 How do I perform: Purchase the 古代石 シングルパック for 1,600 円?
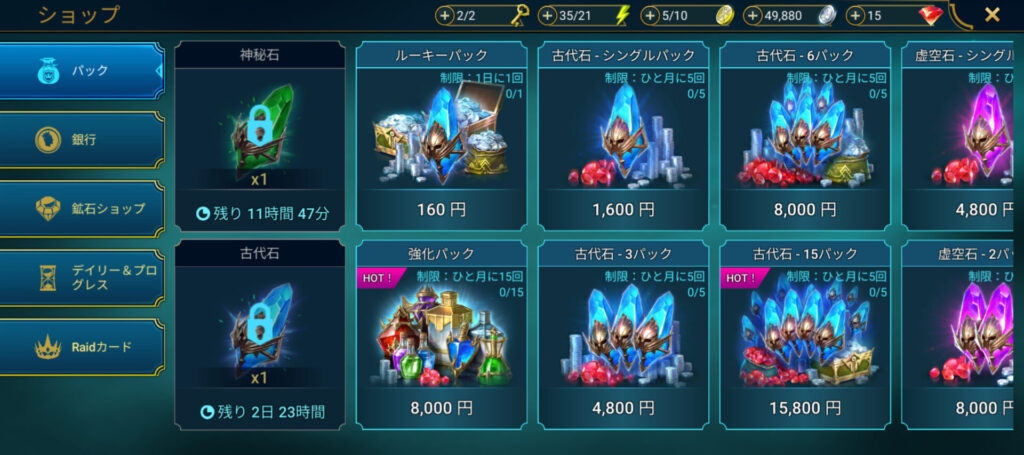[623, 135]
